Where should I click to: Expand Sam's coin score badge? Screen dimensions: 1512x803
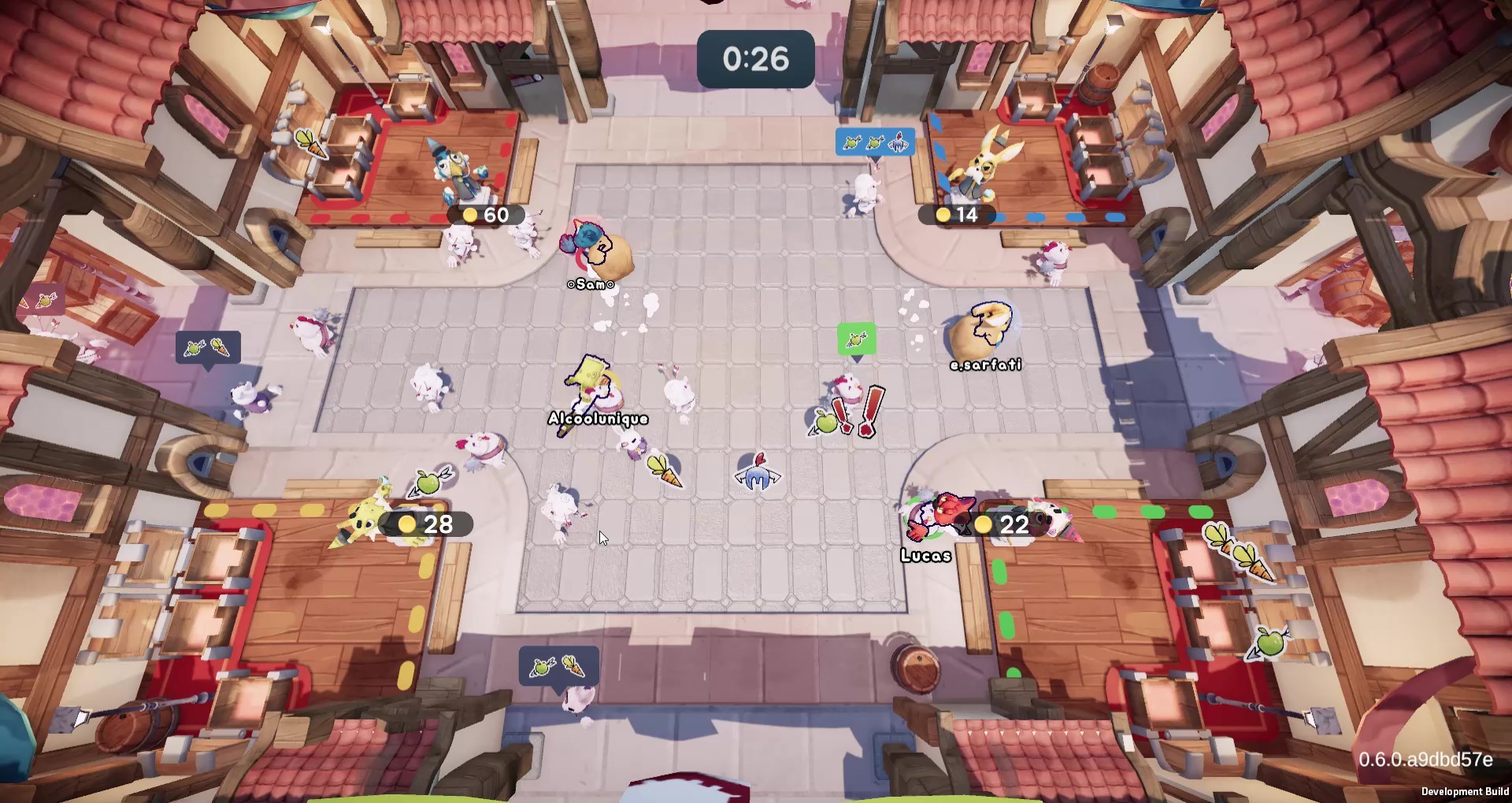[x=488, y=215]
